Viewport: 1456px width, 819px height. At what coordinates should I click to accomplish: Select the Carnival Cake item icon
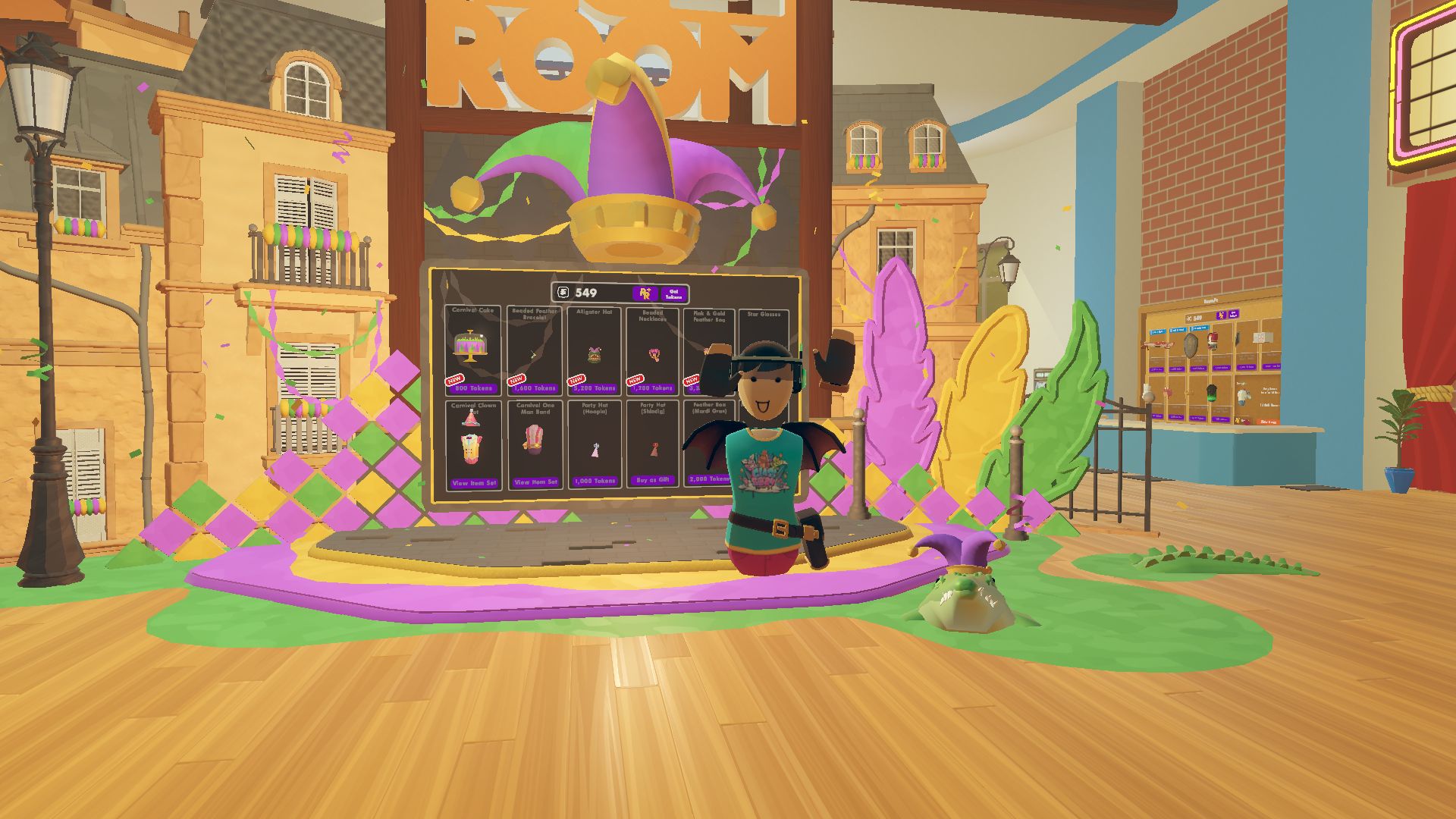pyautogui.click(x=470, y=344)
